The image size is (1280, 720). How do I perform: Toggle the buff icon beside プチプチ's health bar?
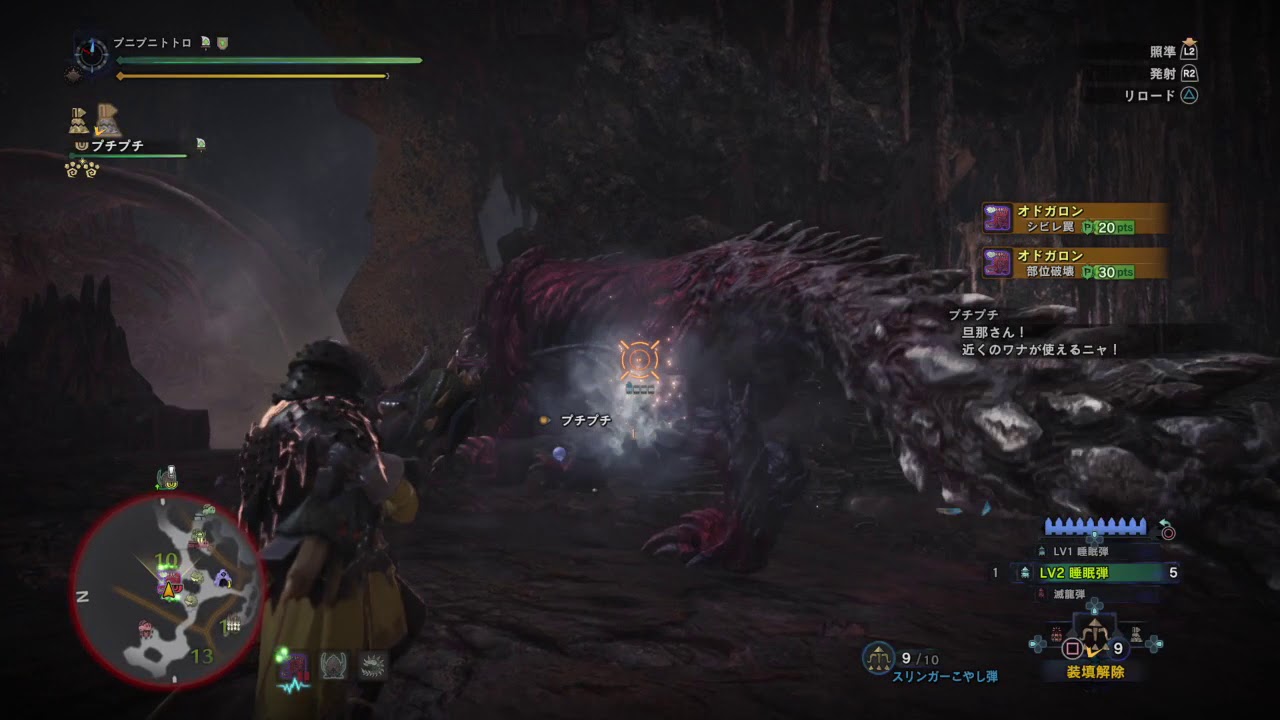199,143
